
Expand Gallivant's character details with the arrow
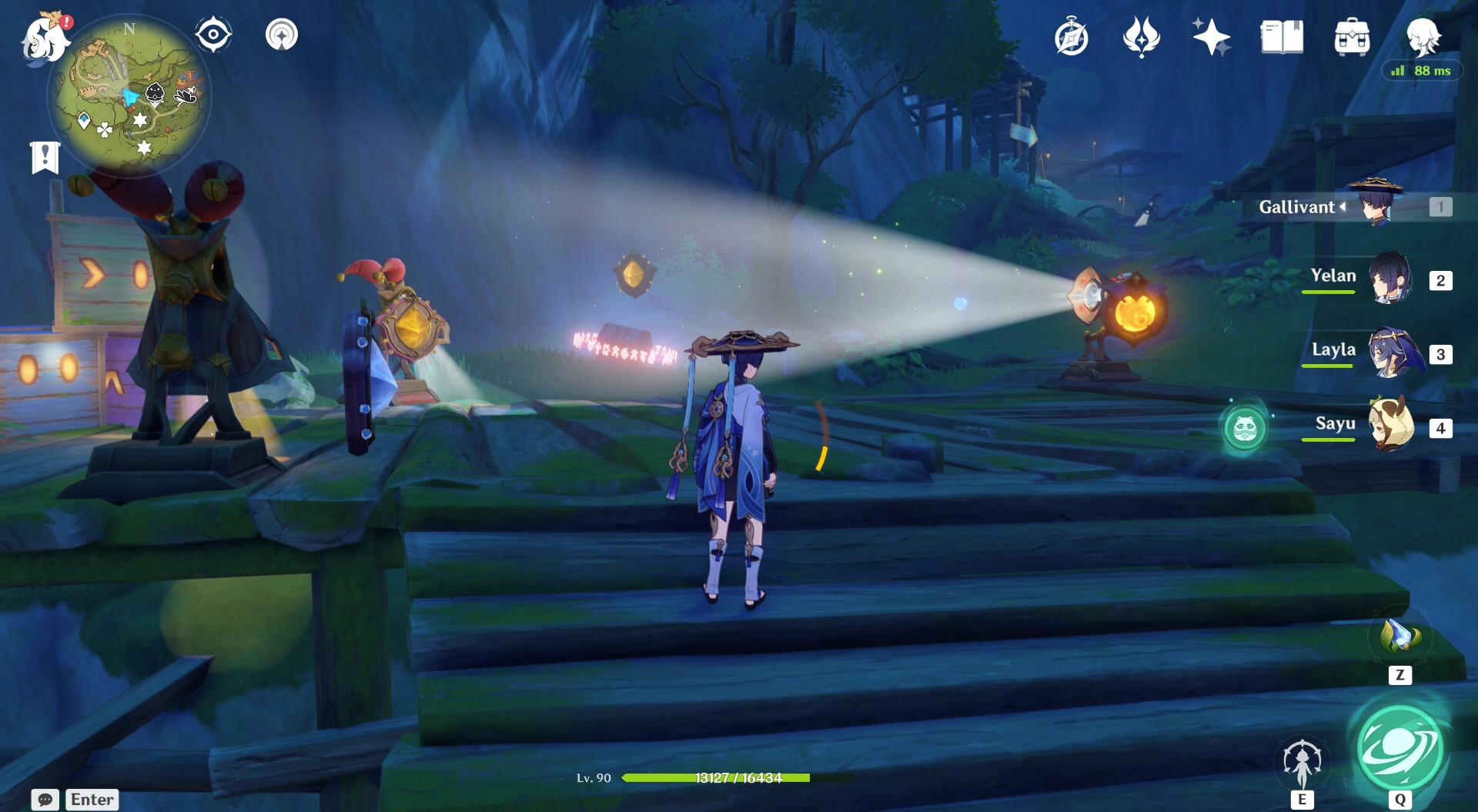point(1343,206)
